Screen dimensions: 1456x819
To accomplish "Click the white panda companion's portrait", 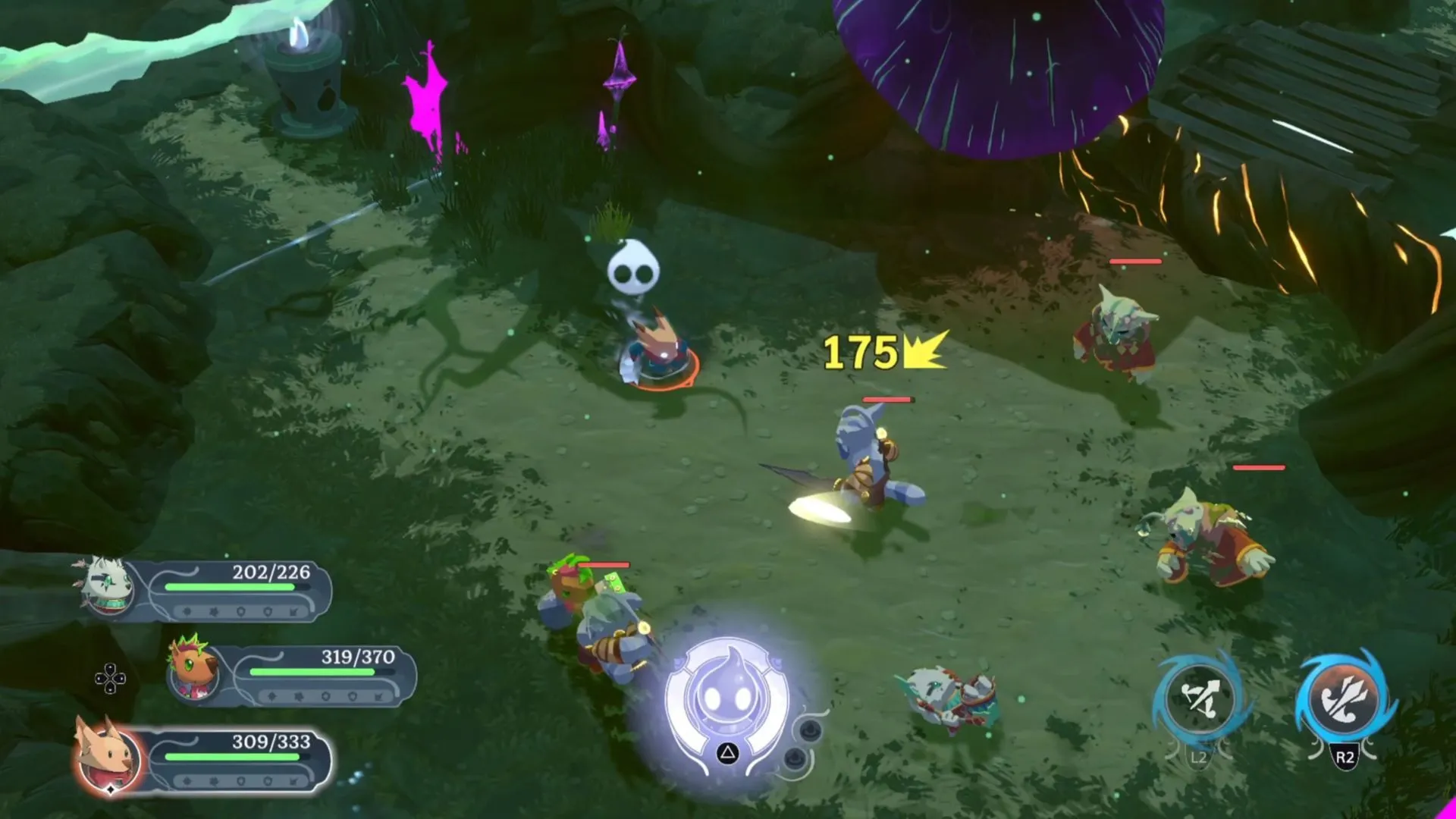I will coord(108,588).
